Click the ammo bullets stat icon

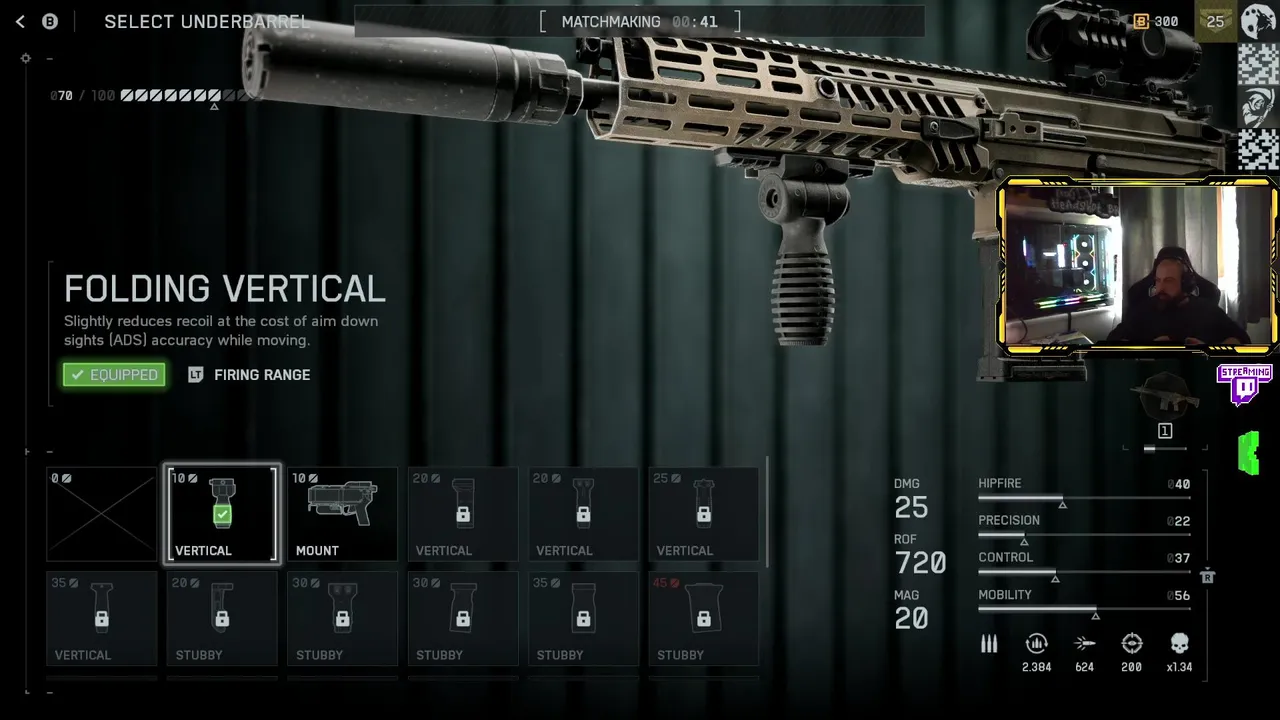989,644
